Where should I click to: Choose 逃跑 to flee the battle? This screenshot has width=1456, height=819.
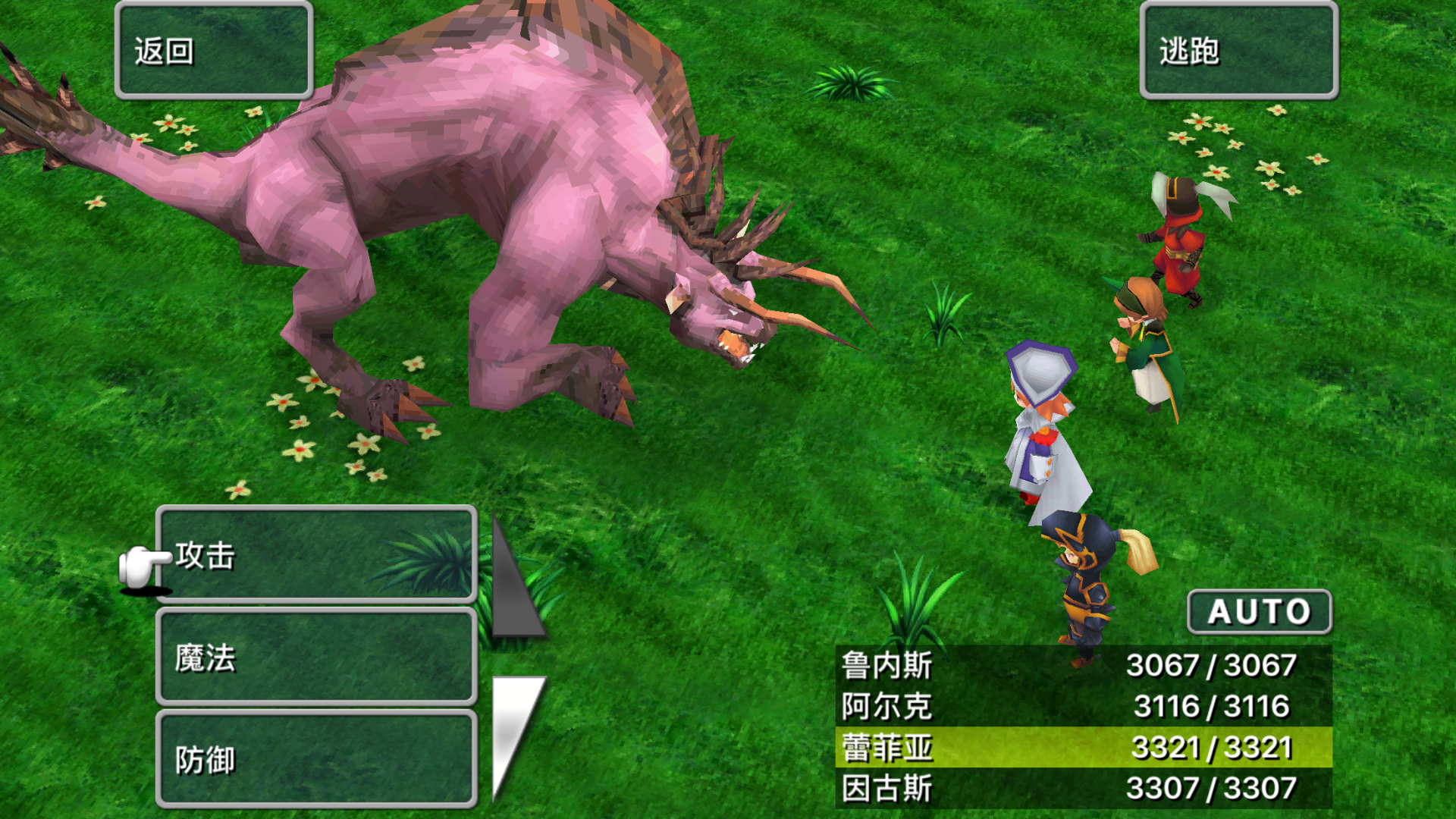point(1238,52)
